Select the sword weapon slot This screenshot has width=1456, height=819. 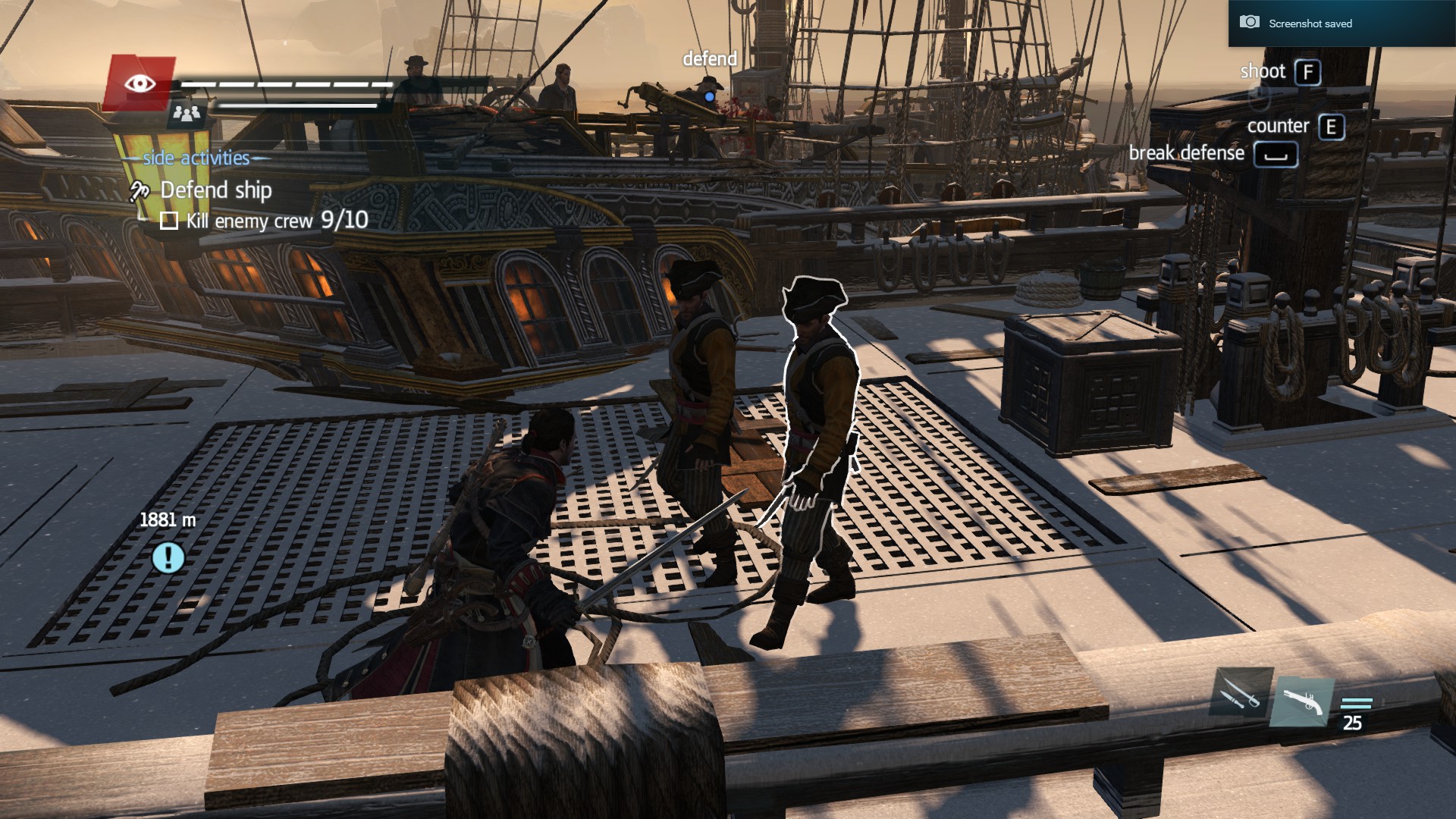click(1238, 693)
